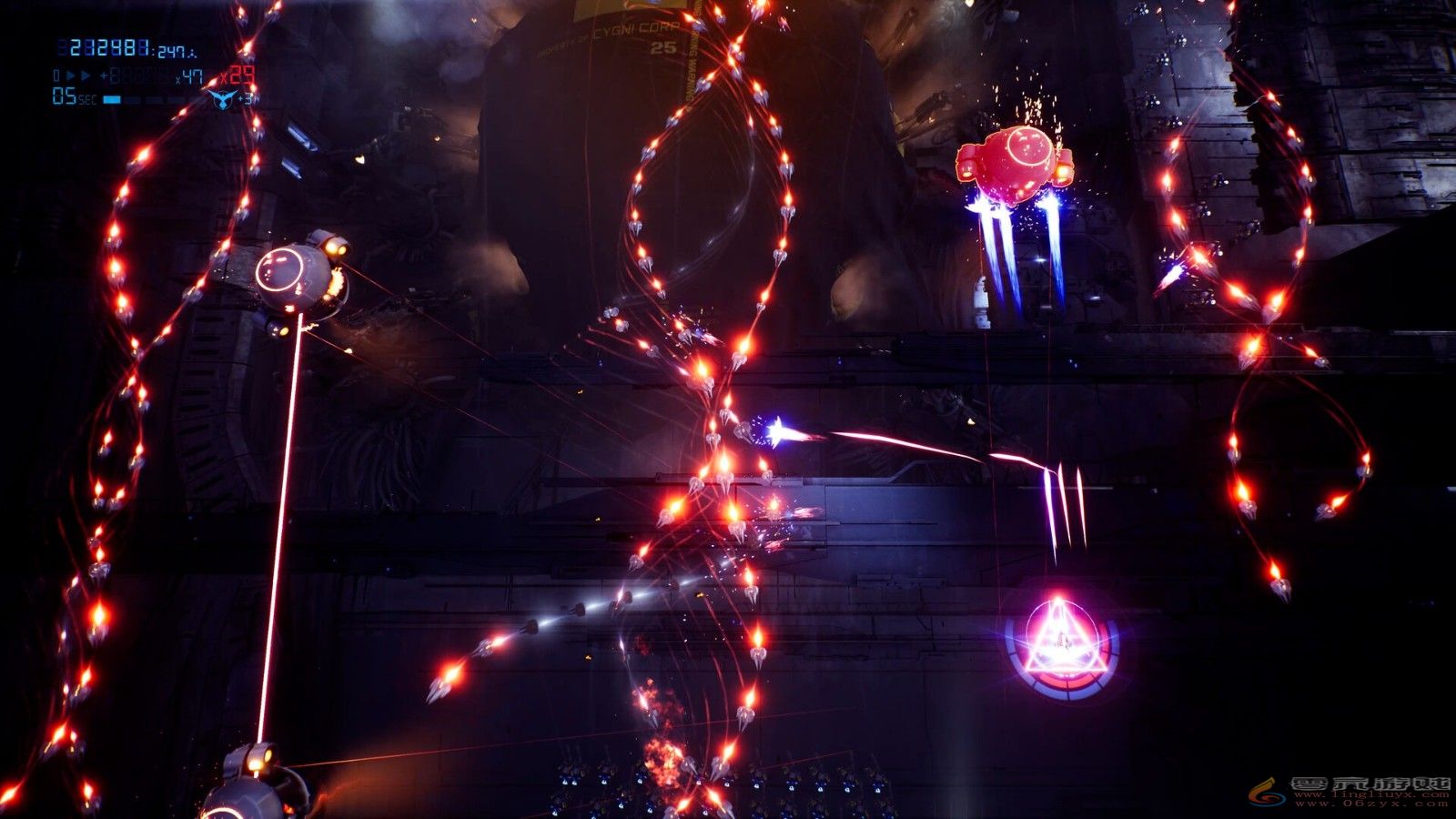Click the blue phoenix lives icon in HUD

[221, 100]
